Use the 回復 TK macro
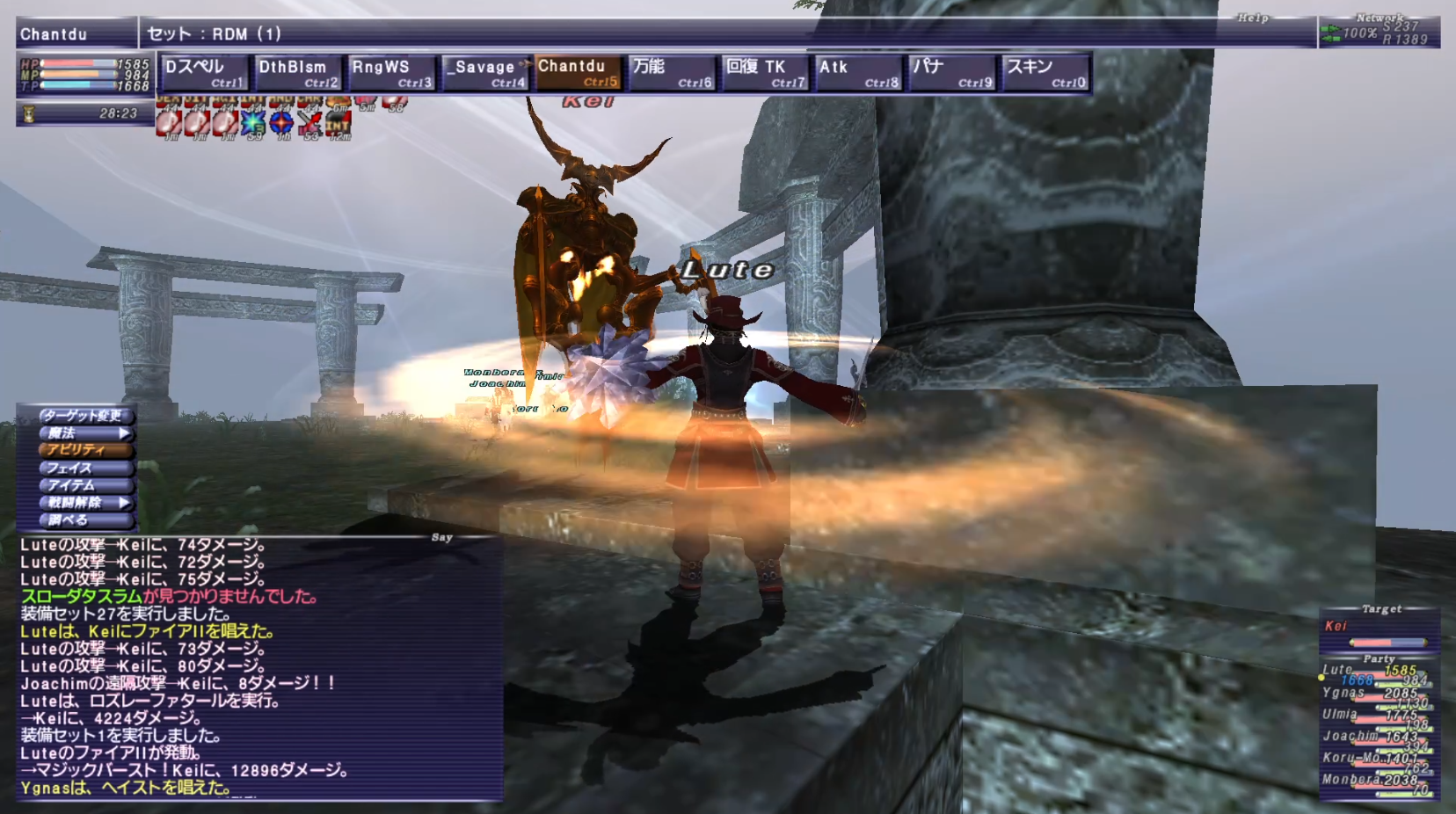Viewport: 1456px width, 814px height. coord(764,73)
